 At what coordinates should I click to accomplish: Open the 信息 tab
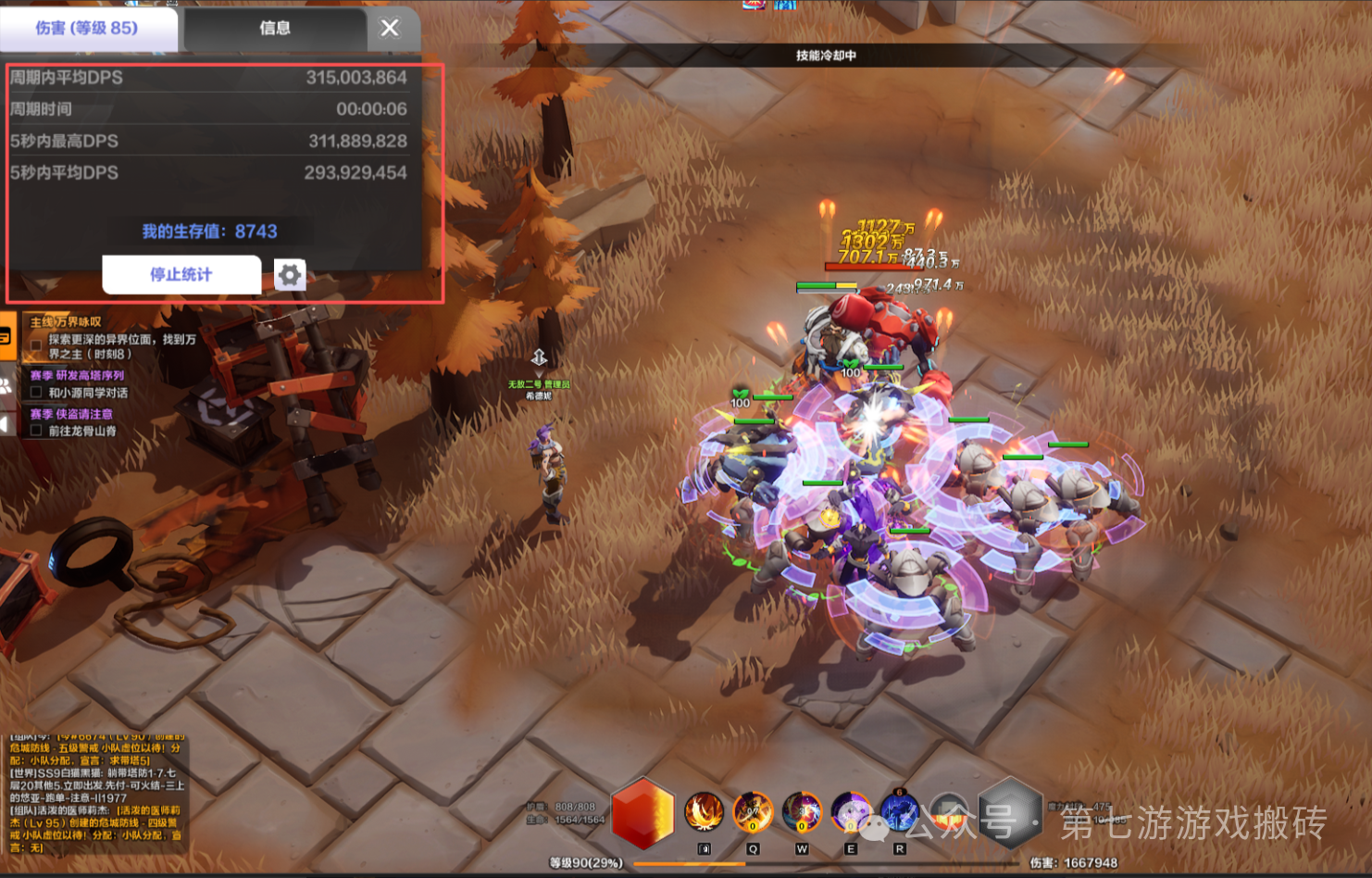click(x=275, y=28)
